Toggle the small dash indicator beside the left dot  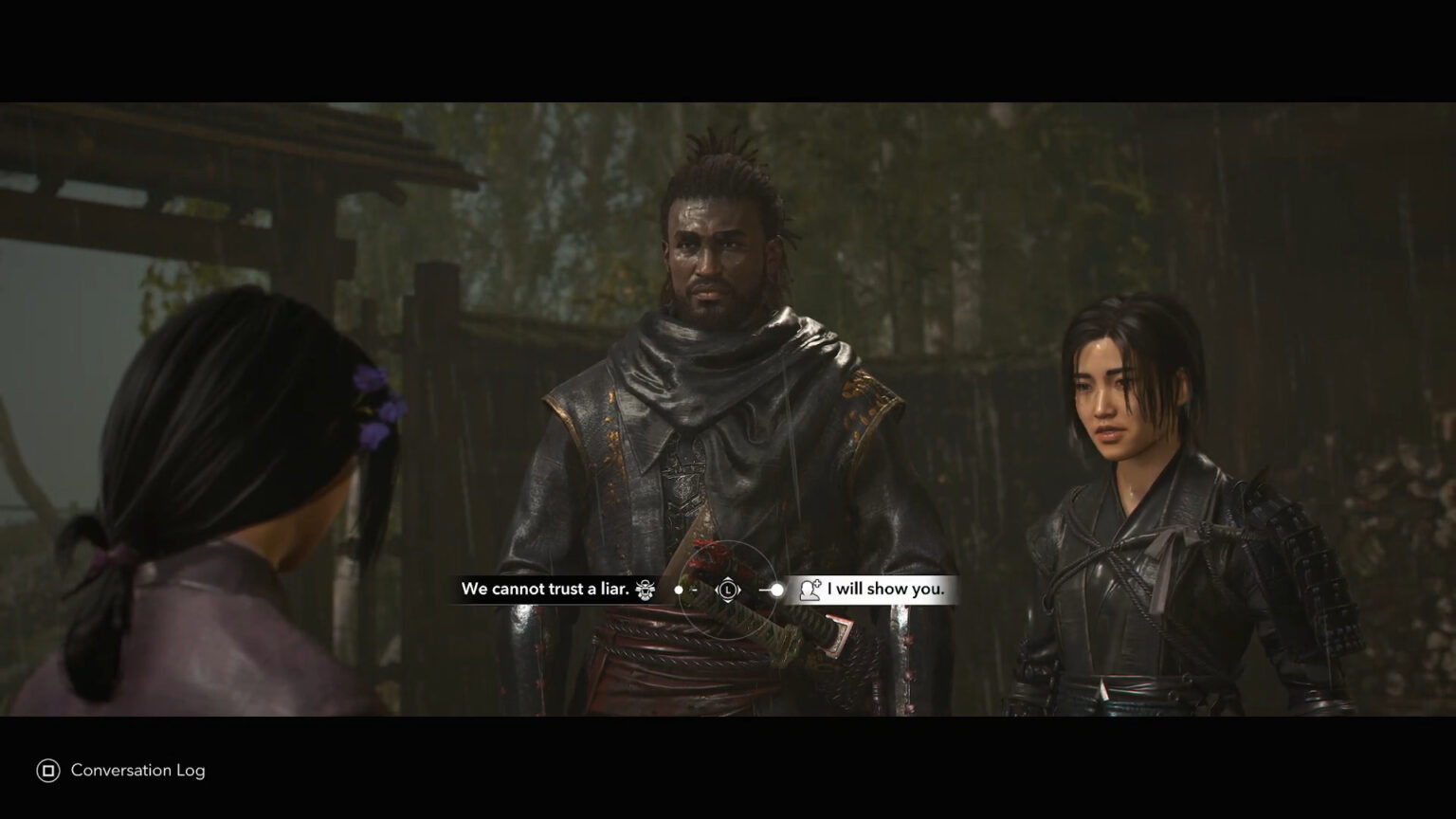tap(693, 590)
